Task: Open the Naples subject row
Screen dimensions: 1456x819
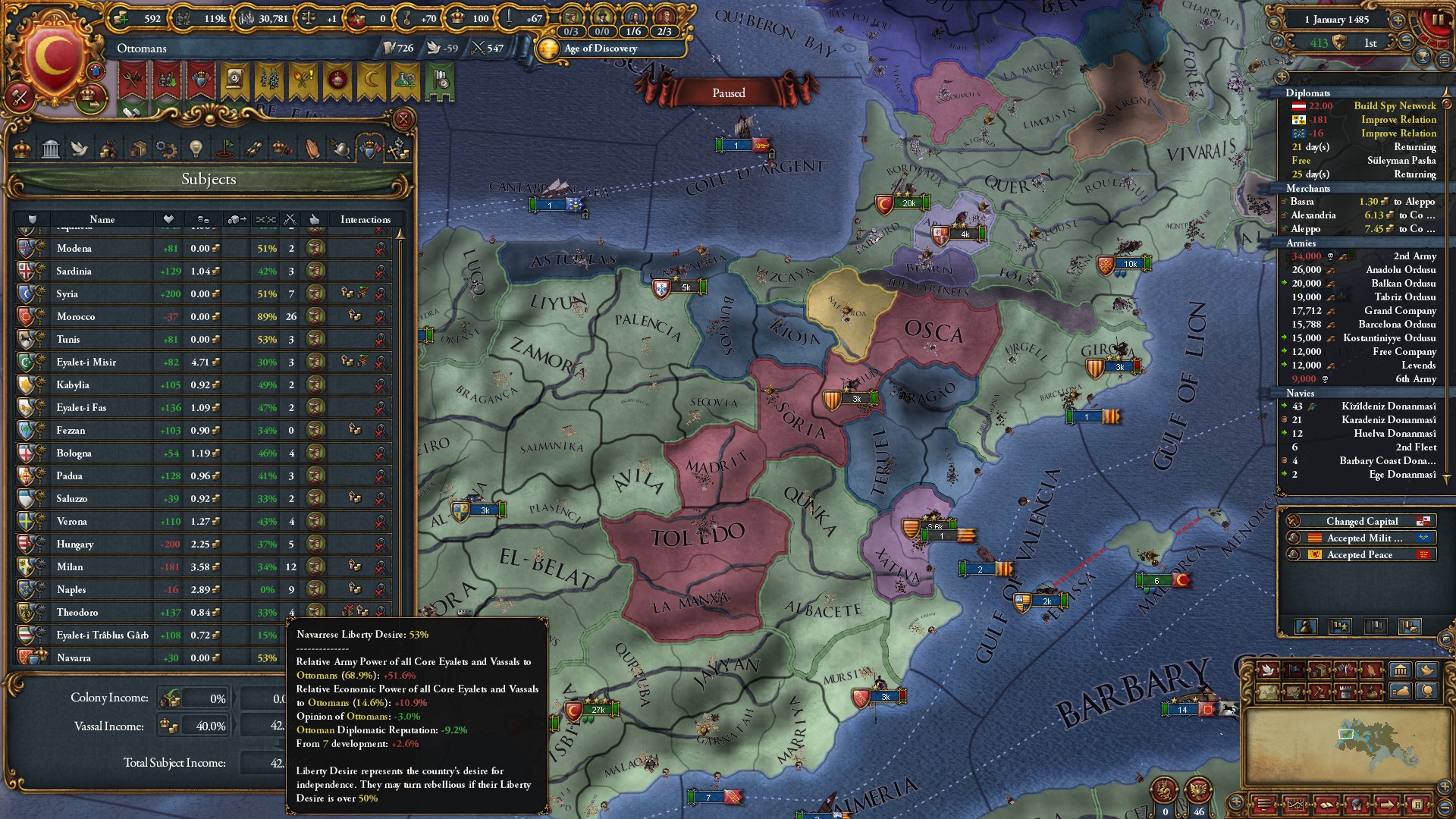Action: pos(71,589)
